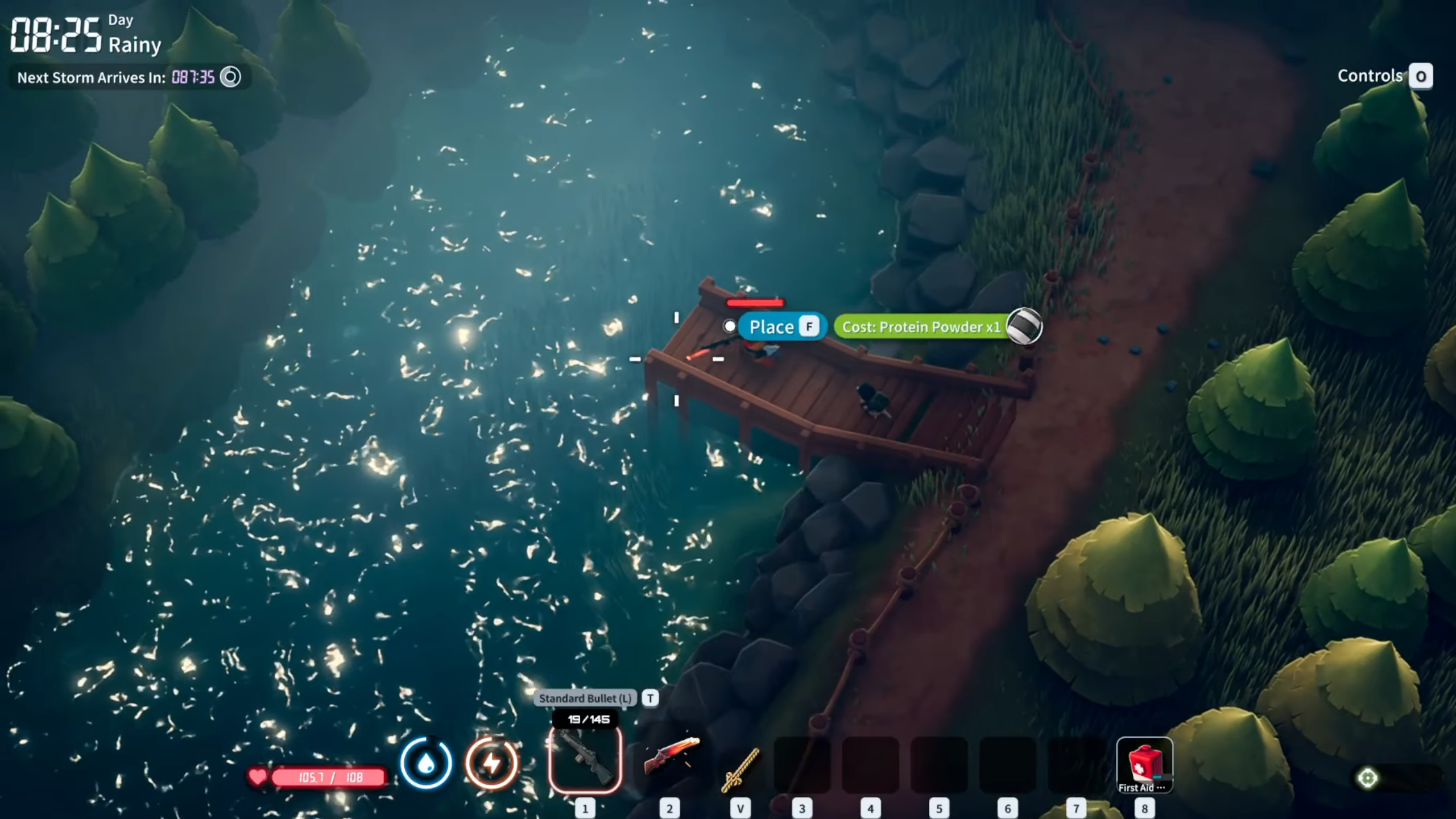
Task: Toggle the Place action with the F key button
Action: [809, 326]
